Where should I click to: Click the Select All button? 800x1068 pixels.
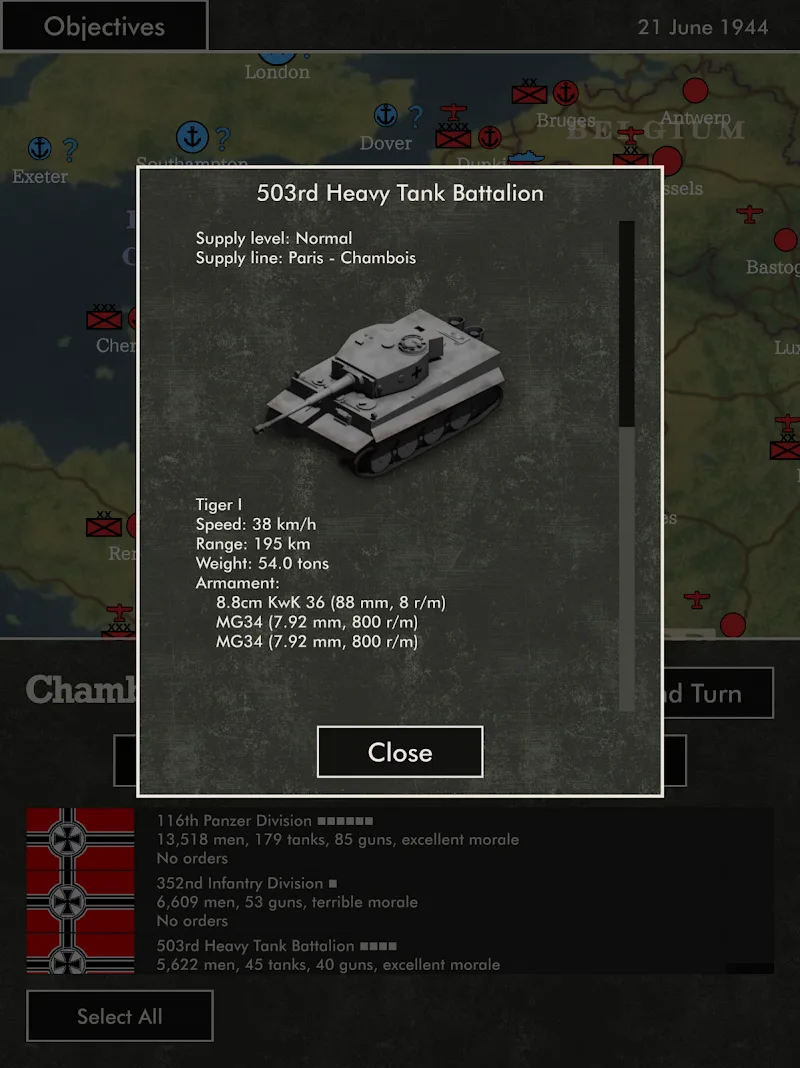tap(120, 1016)
